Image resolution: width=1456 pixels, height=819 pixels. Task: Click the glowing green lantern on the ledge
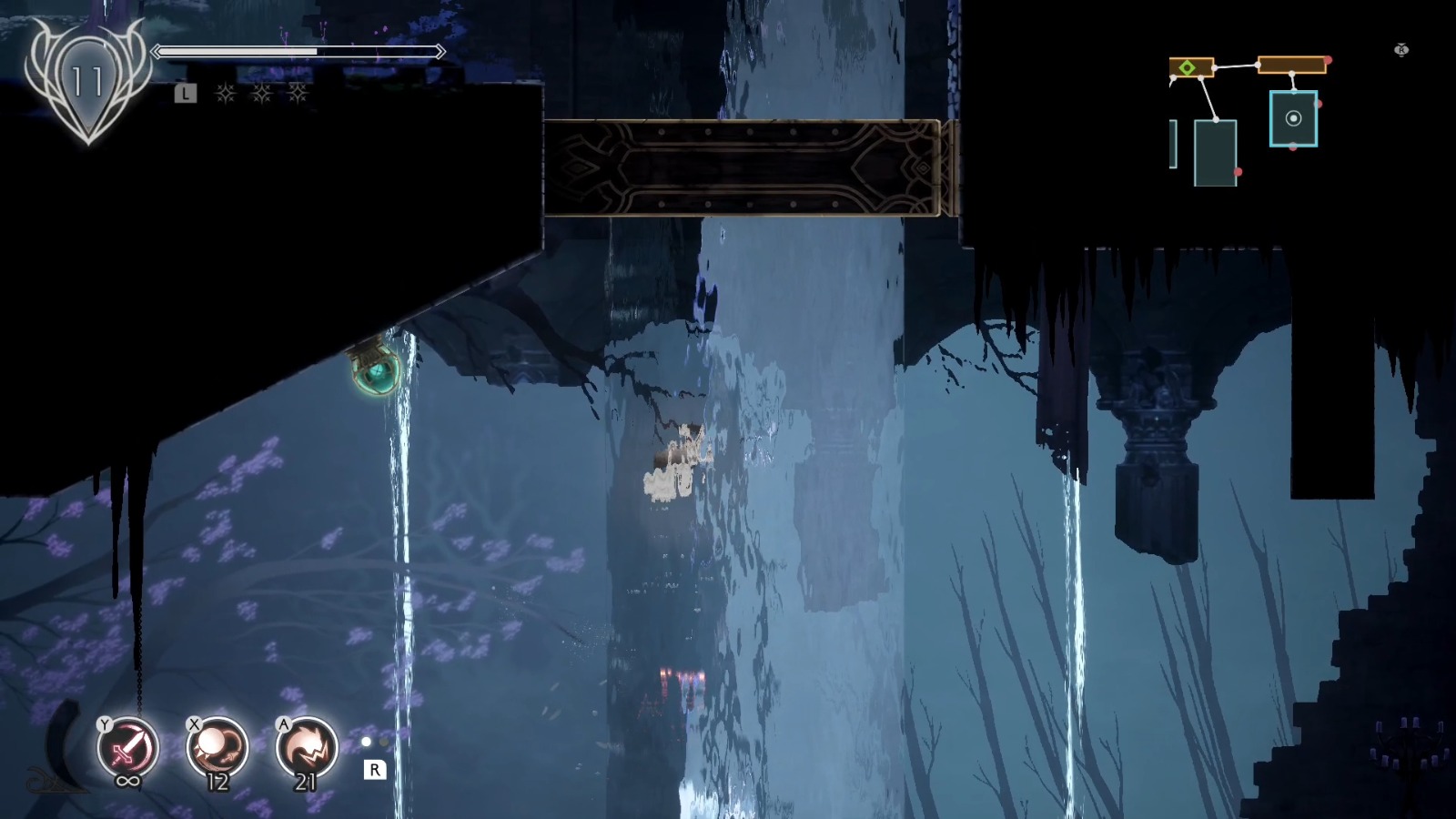(375, 373)
